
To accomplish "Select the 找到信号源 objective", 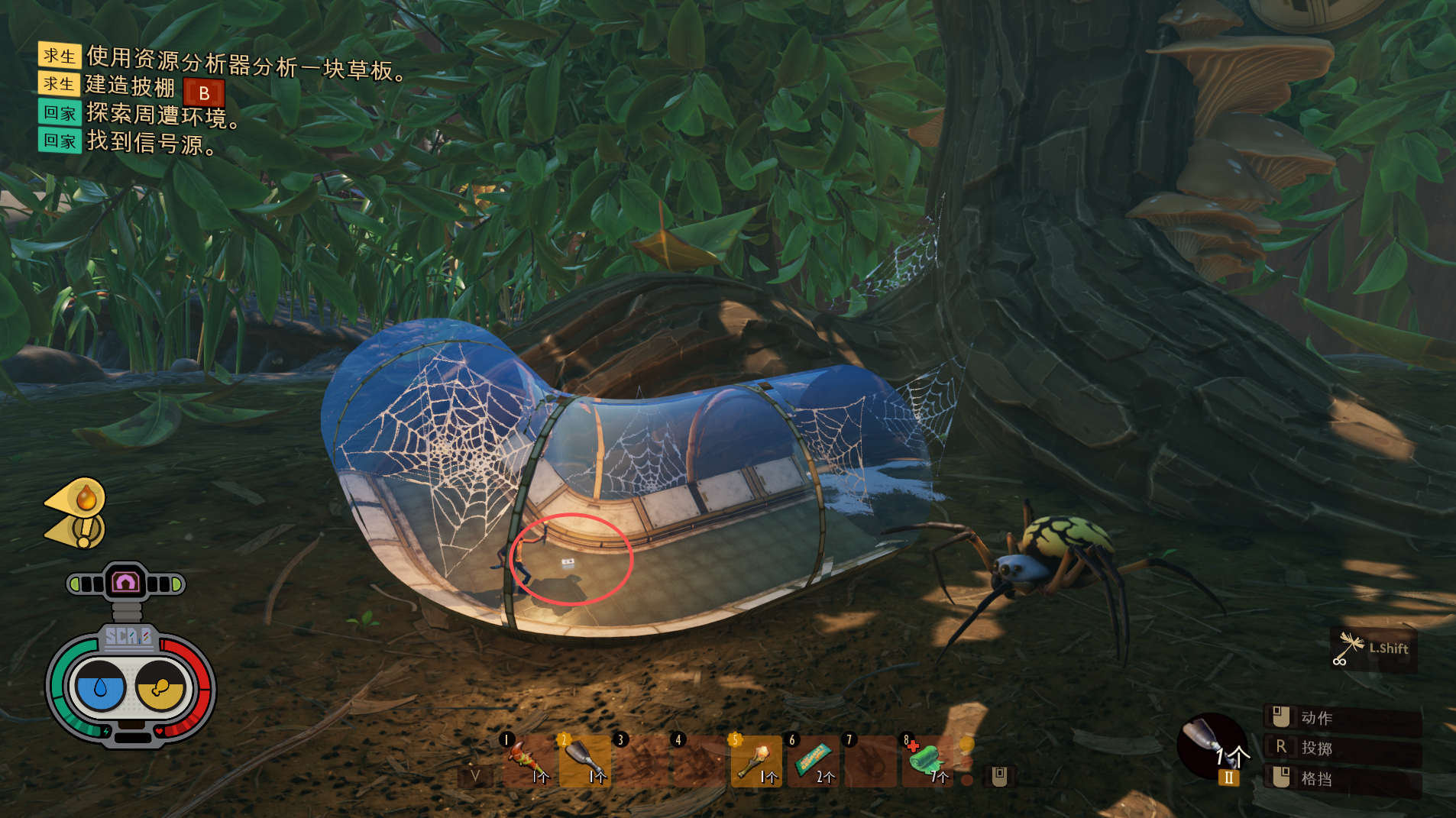I will (151, 143).
